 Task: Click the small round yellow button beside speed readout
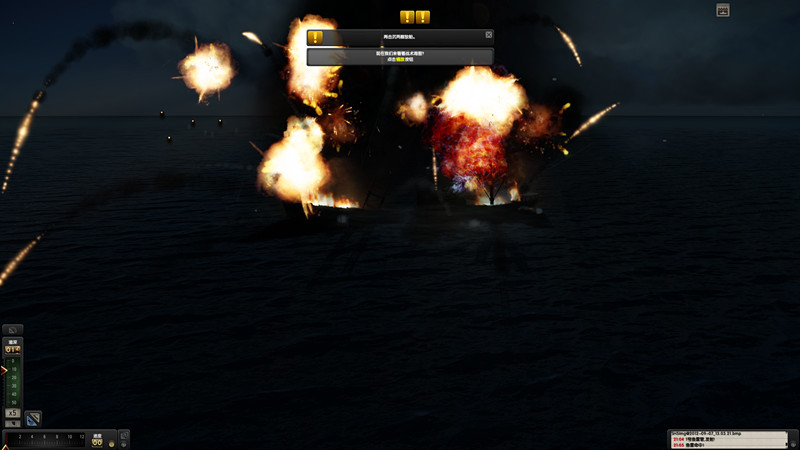[x=110, y=443]
